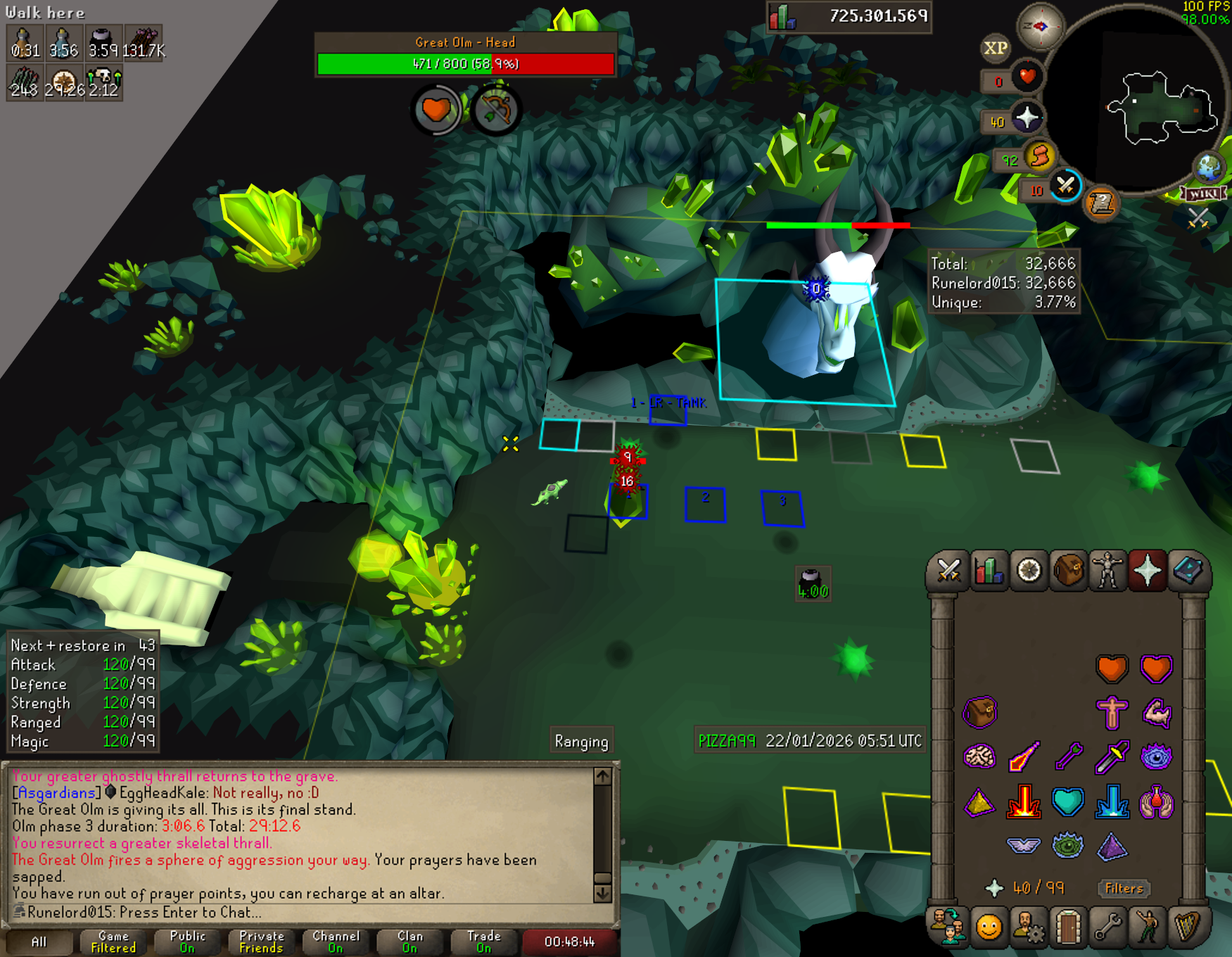Activate the teal heart icon
Viewport: 1232px width, 957px height.
point(1067,801)
